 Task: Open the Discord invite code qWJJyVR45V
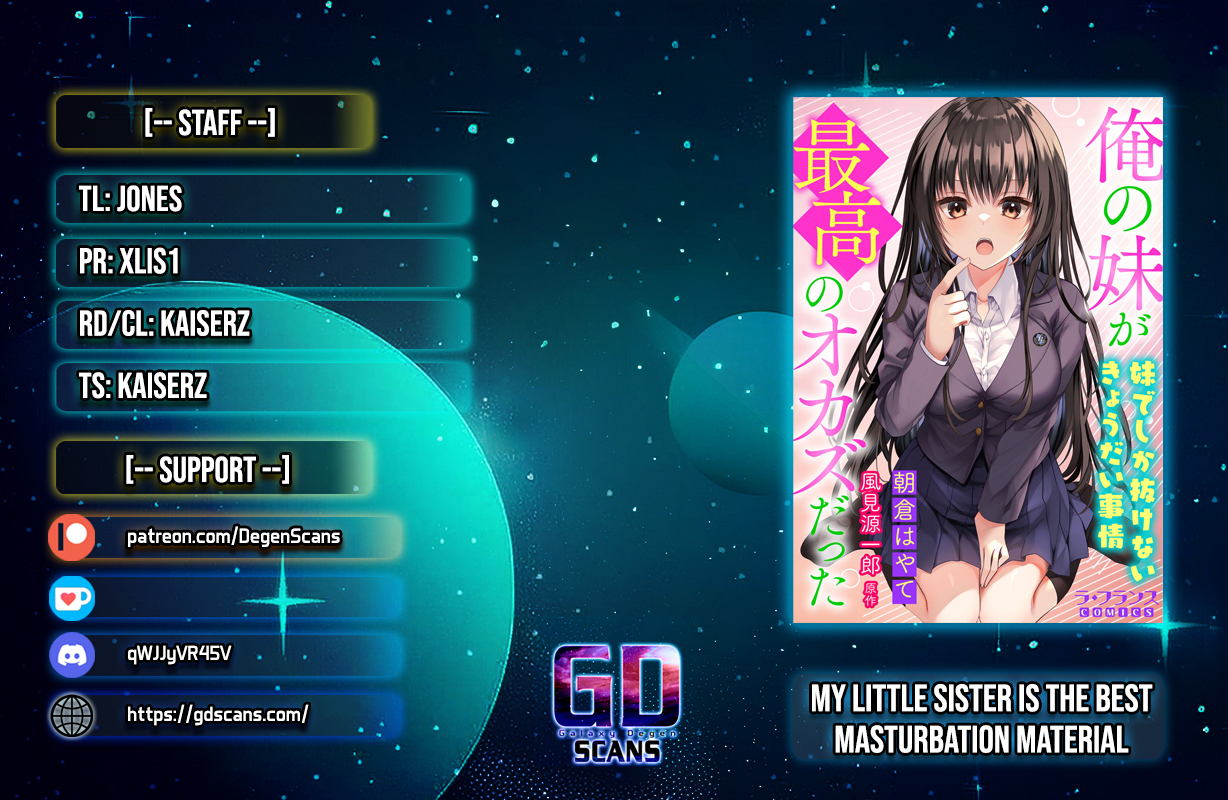click(x=180, y=655)
